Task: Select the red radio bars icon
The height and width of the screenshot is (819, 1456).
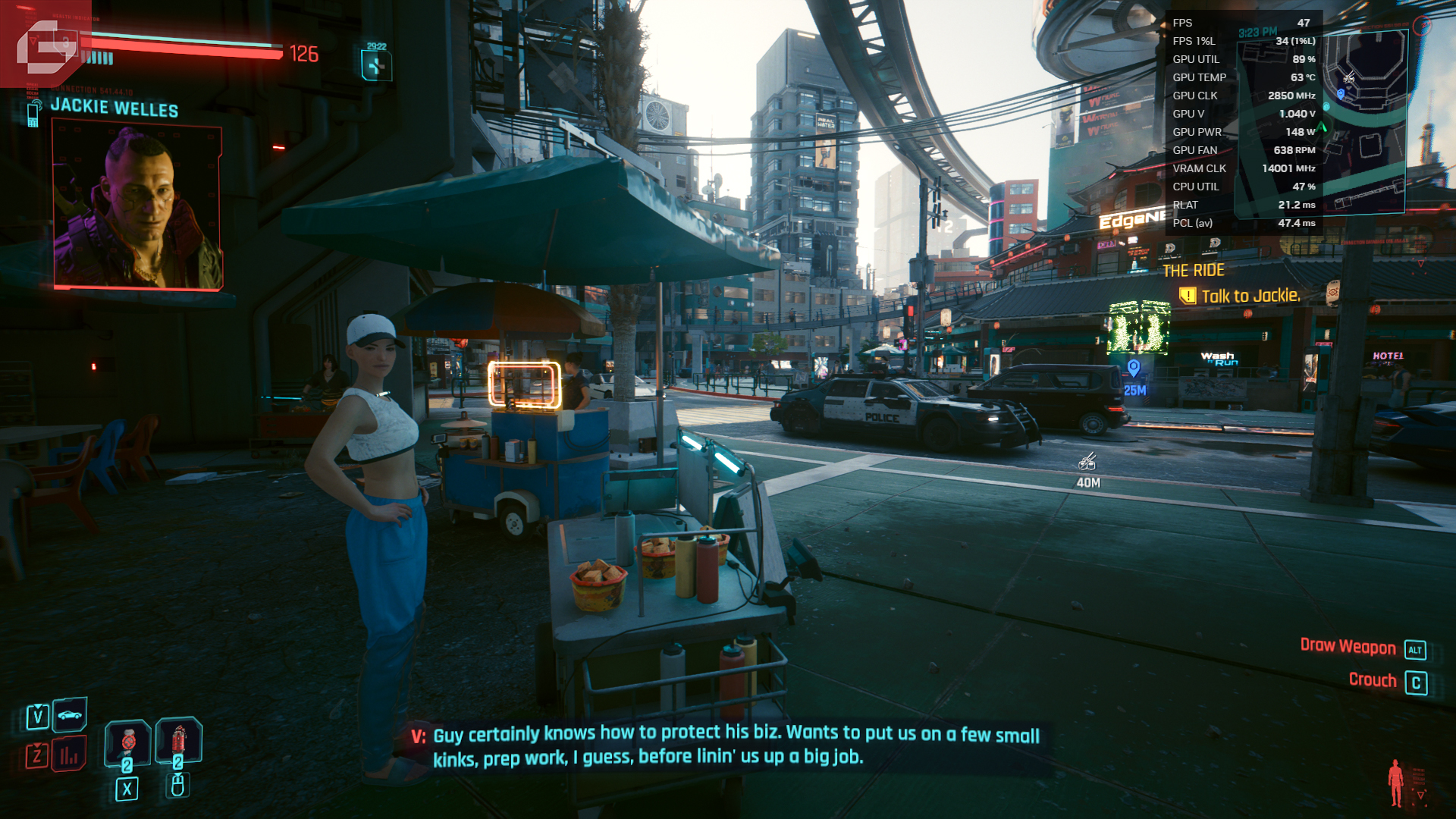Action: [x=69, y=755]
